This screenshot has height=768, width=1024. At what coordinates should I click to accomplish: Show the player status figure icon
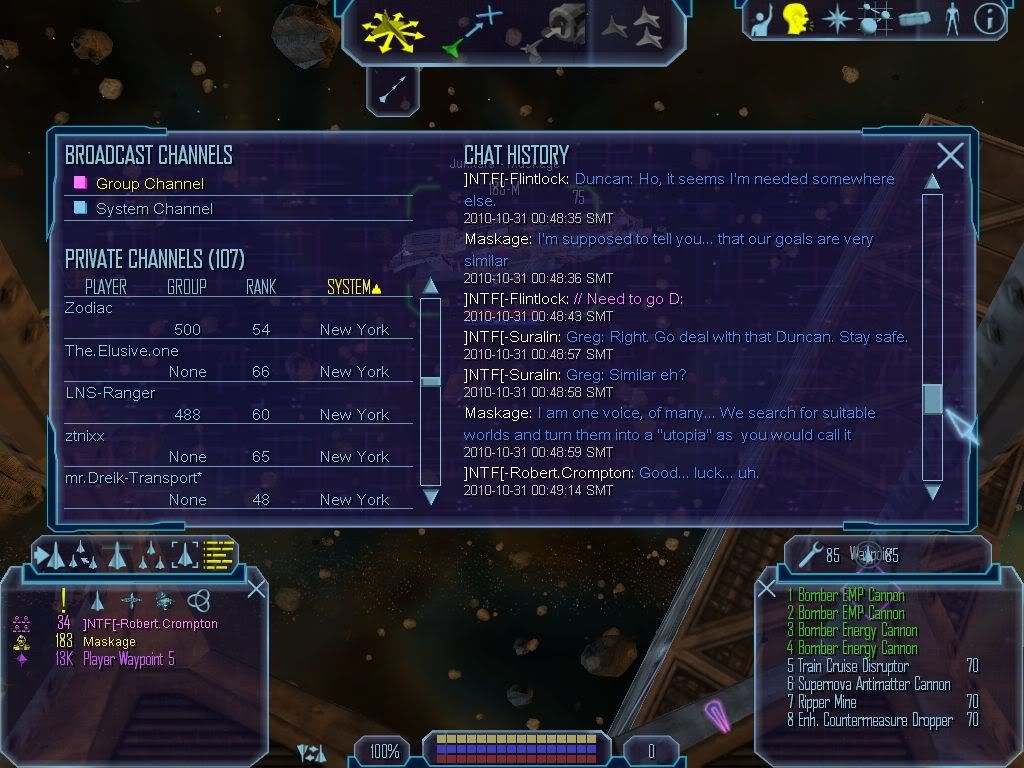[x=951, y=20]
